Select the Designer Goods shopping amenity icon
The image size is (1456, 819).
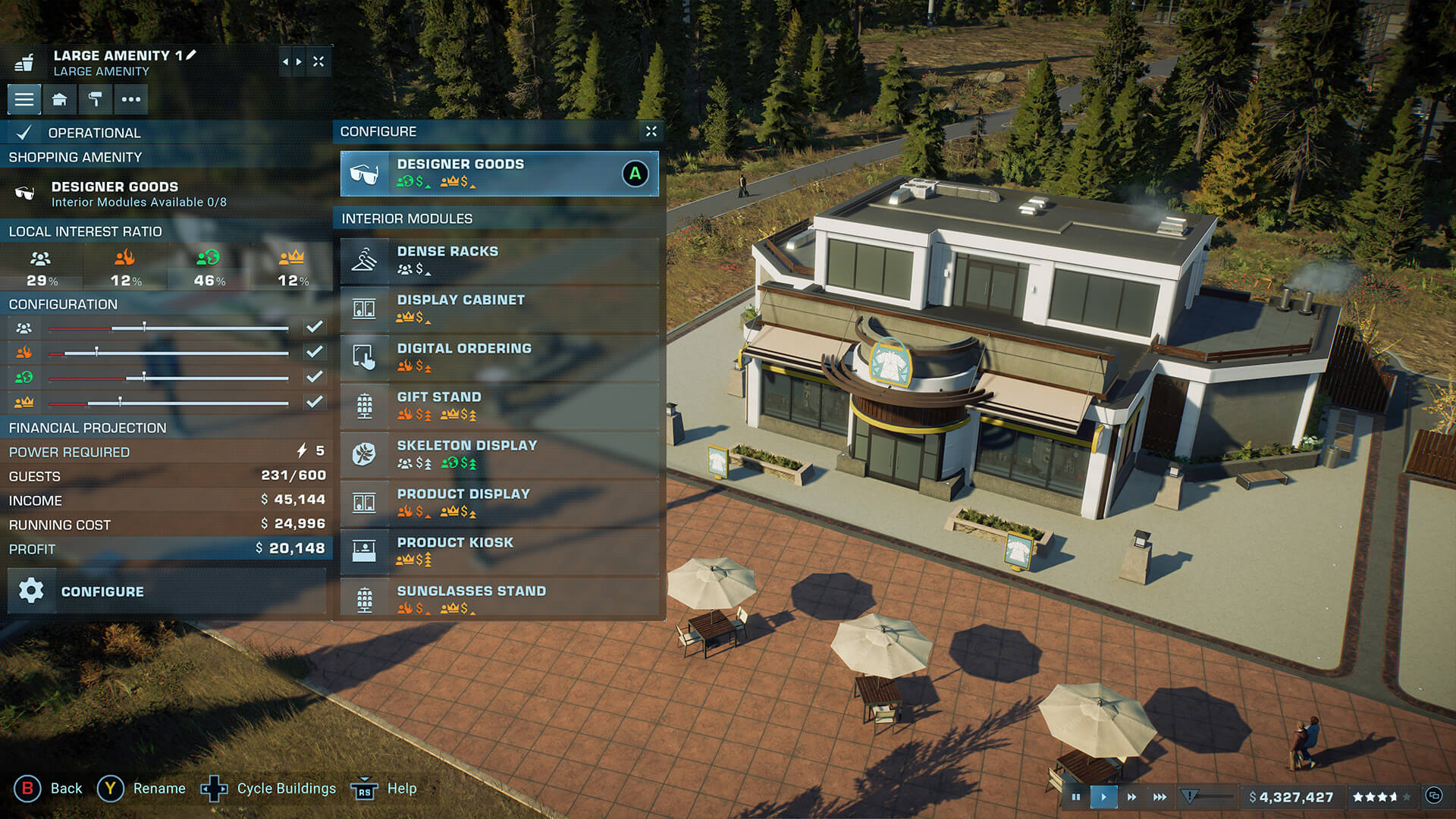(x=25, y=191)
